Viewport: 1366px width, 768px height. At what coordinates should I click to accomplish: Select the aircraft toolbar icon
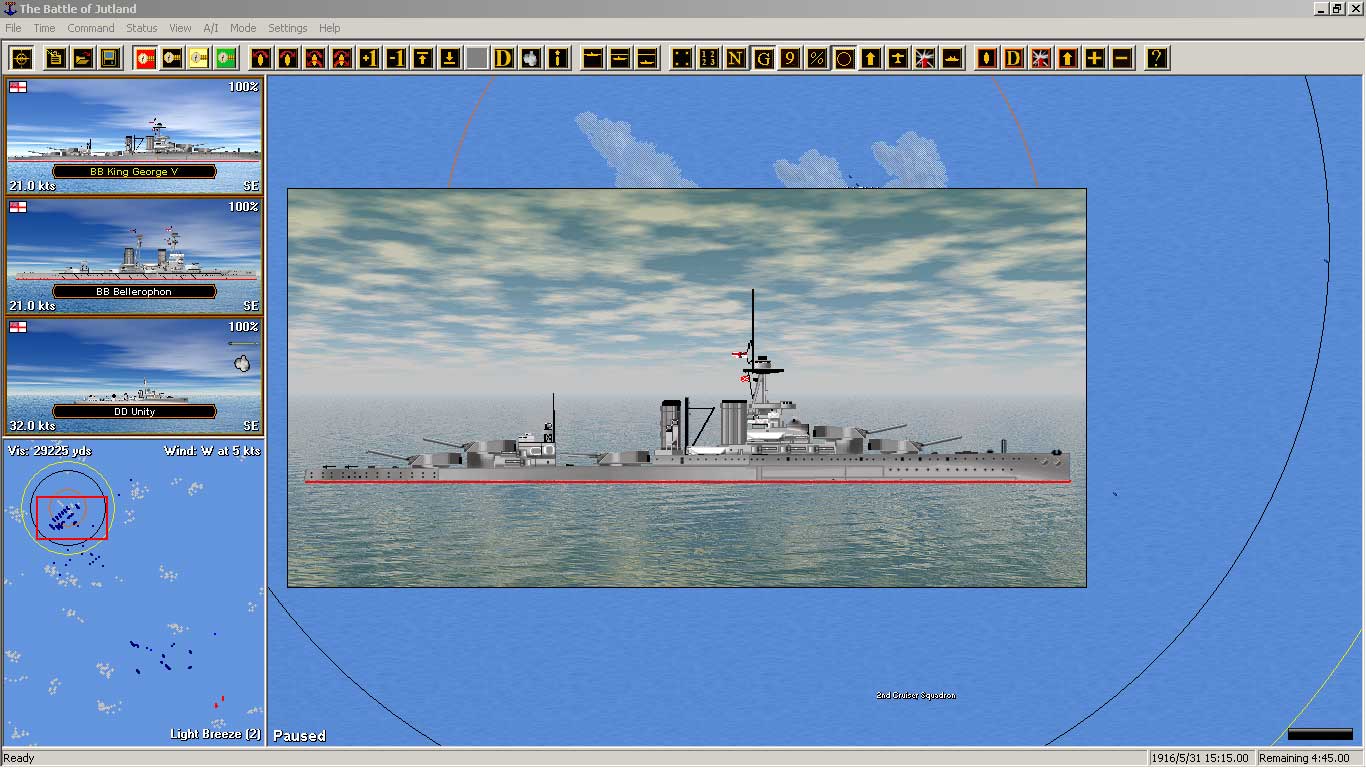pos(900,58)
